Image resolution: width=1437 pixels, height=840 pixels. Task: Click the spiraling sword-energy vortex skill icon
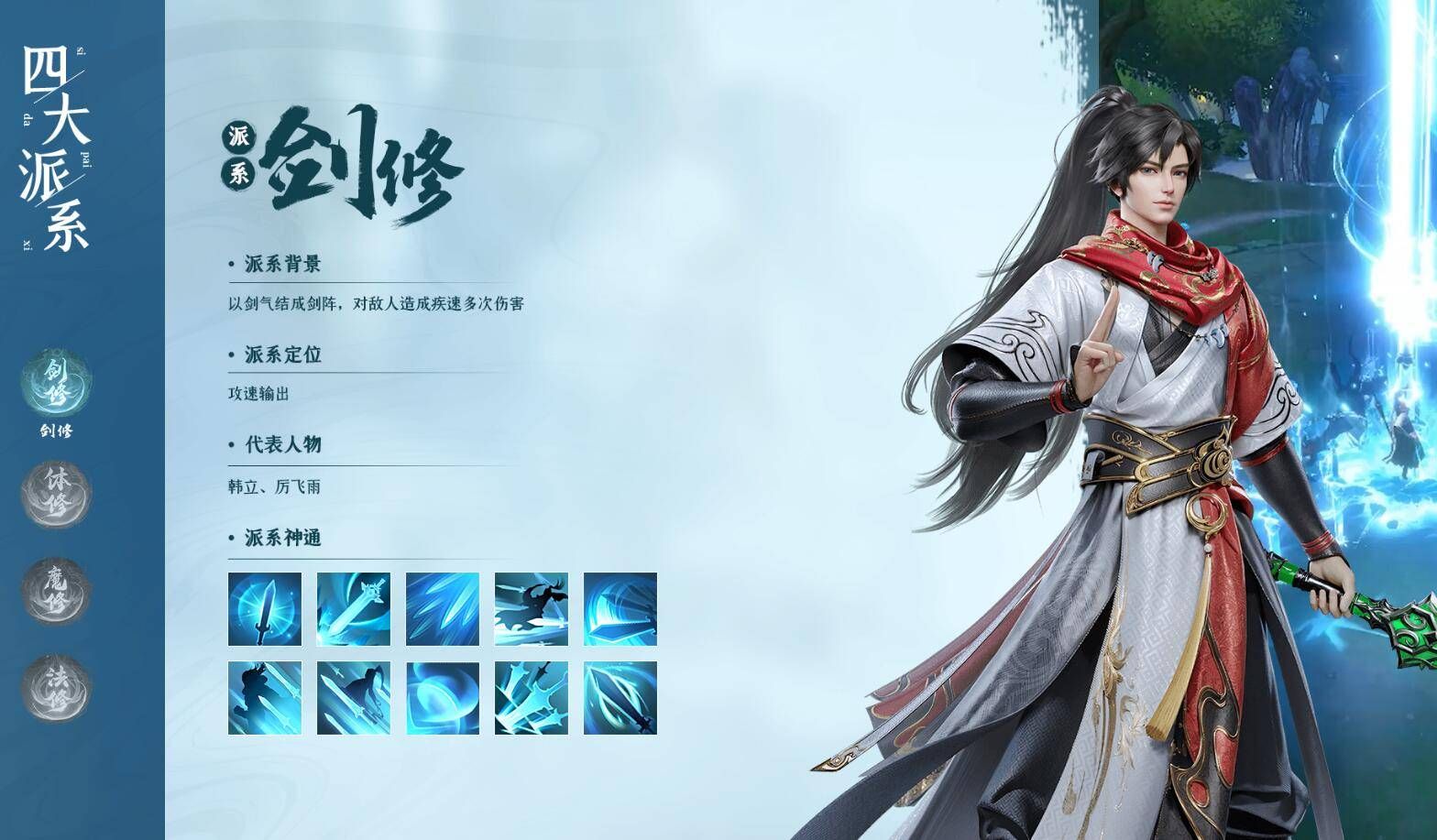point(442,698)
